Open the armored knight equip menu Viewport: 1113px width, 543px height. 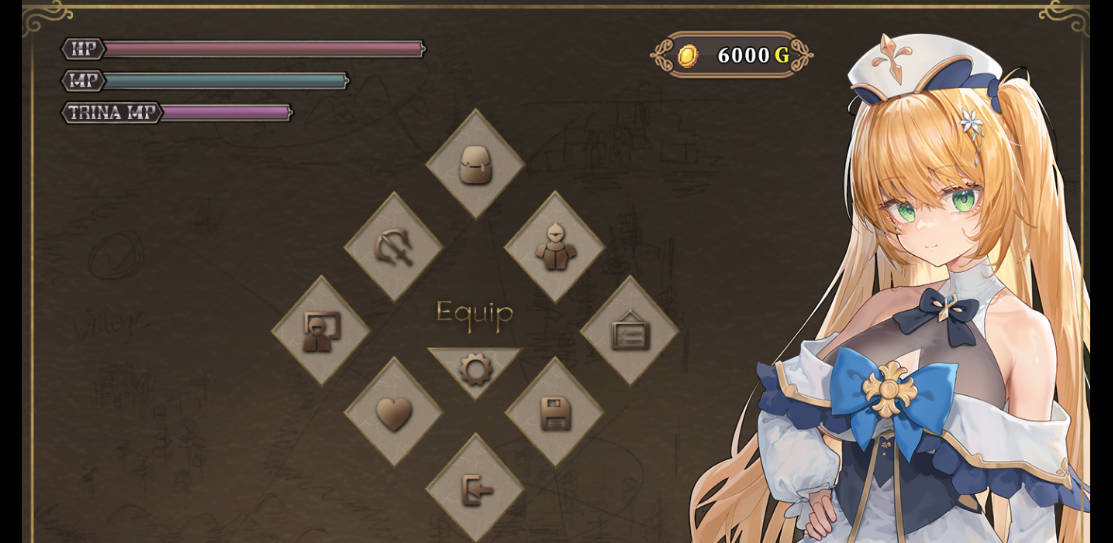pos(555,247)
